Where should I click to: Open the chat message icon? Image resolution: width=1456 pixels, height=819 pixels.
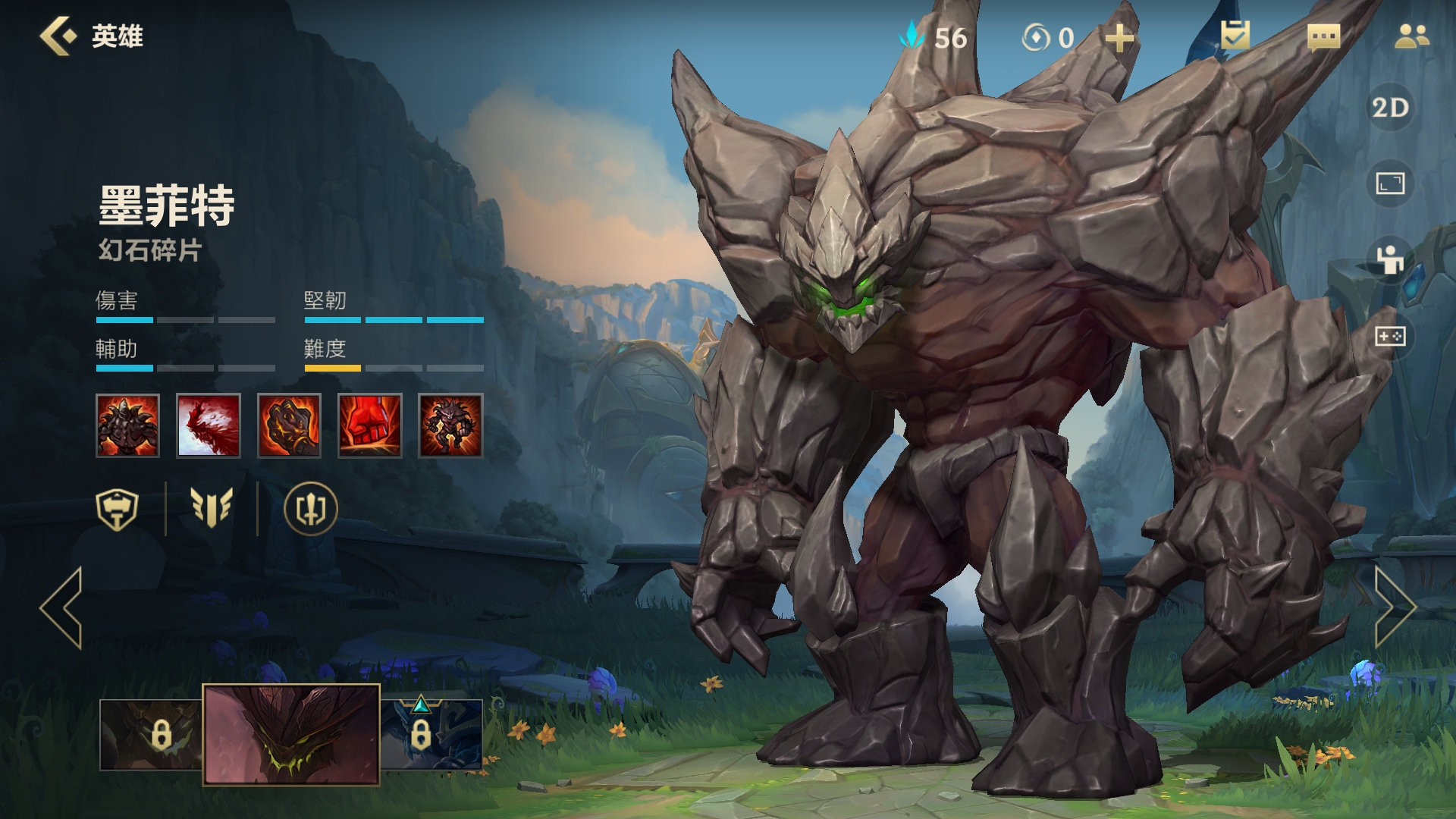(x=1323, y=36)
